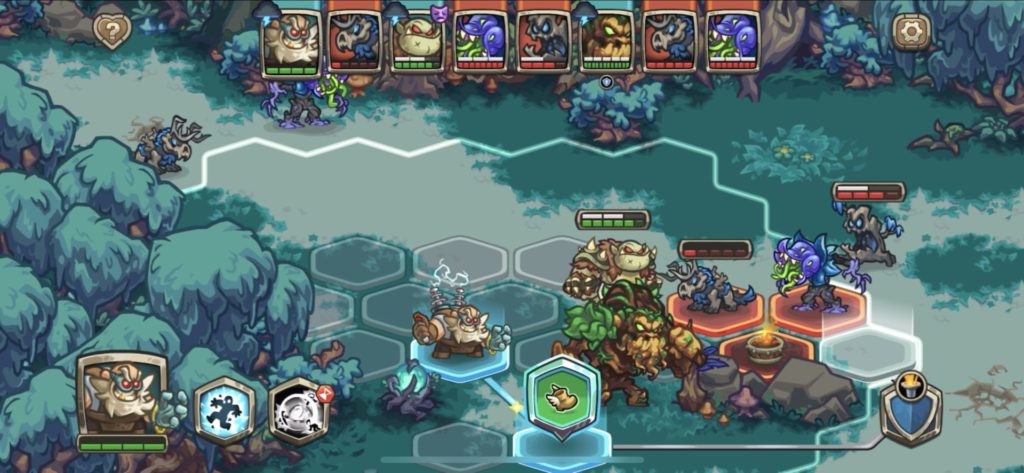The width and height of the screenshot is (1024, 473).
Task: Select the green ogre turn order portrait
Action: [x=417, y=41]
